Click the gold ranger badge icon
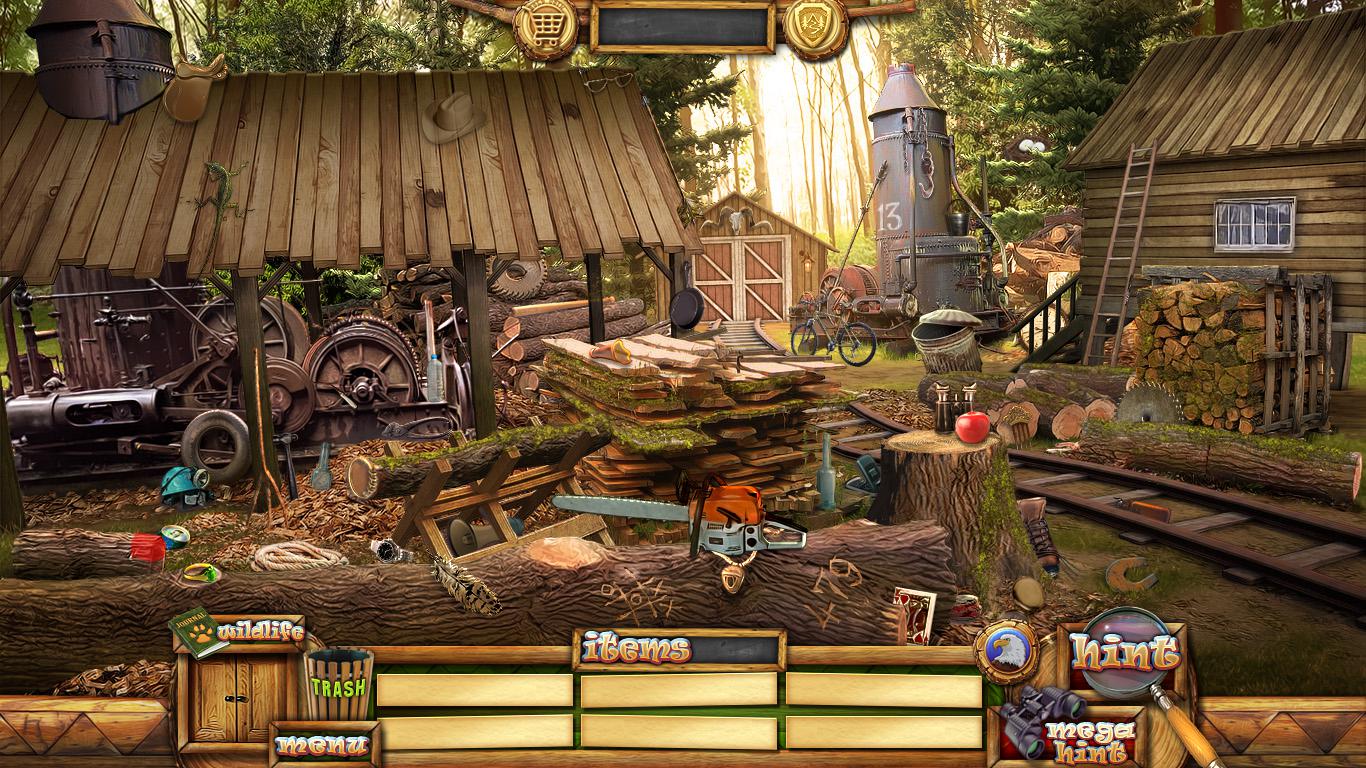The height and width of the screenshot is (768, 1366). [815, 26]
